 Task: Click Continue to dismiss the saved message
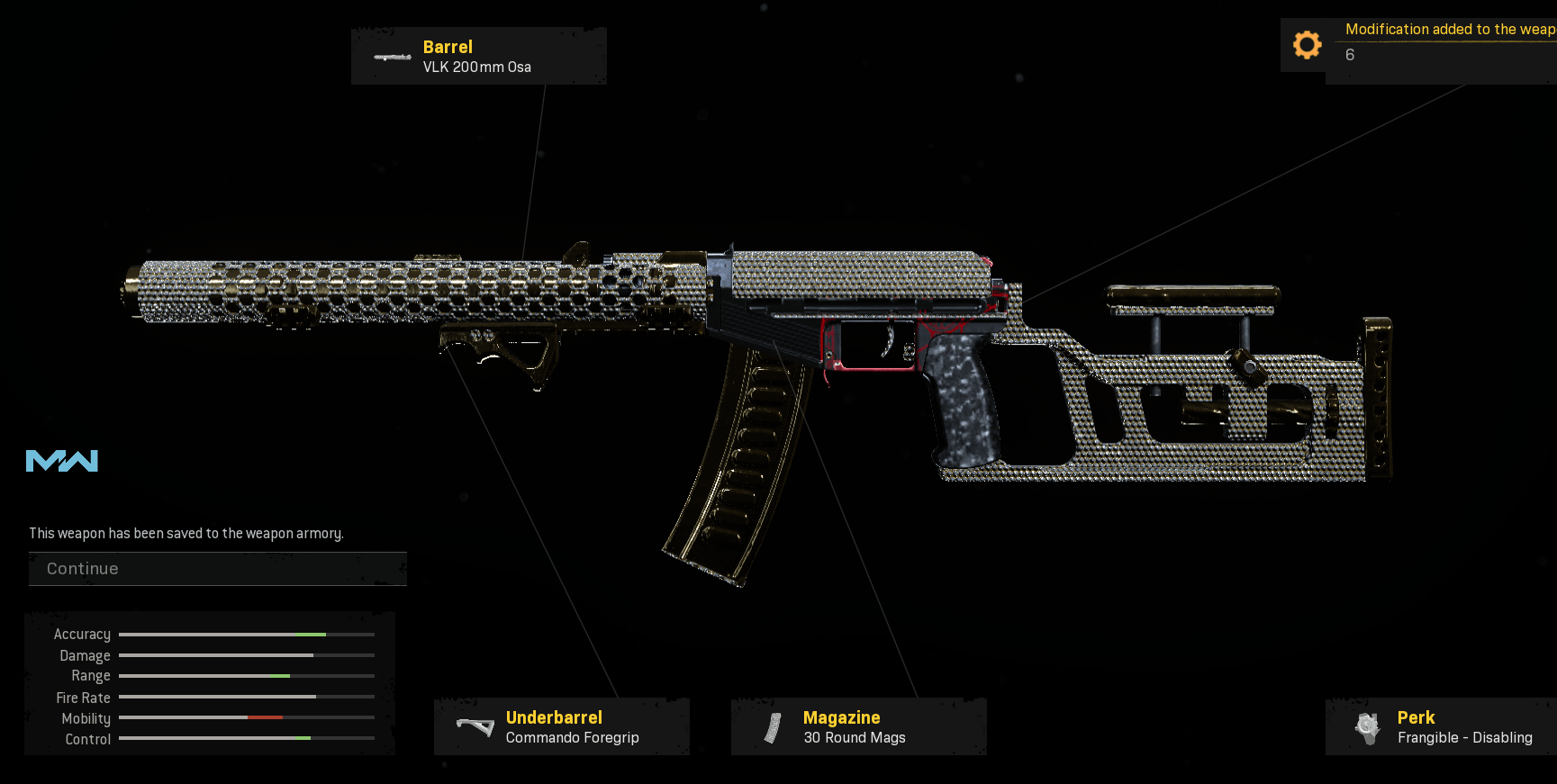click(x=217, y=569)
